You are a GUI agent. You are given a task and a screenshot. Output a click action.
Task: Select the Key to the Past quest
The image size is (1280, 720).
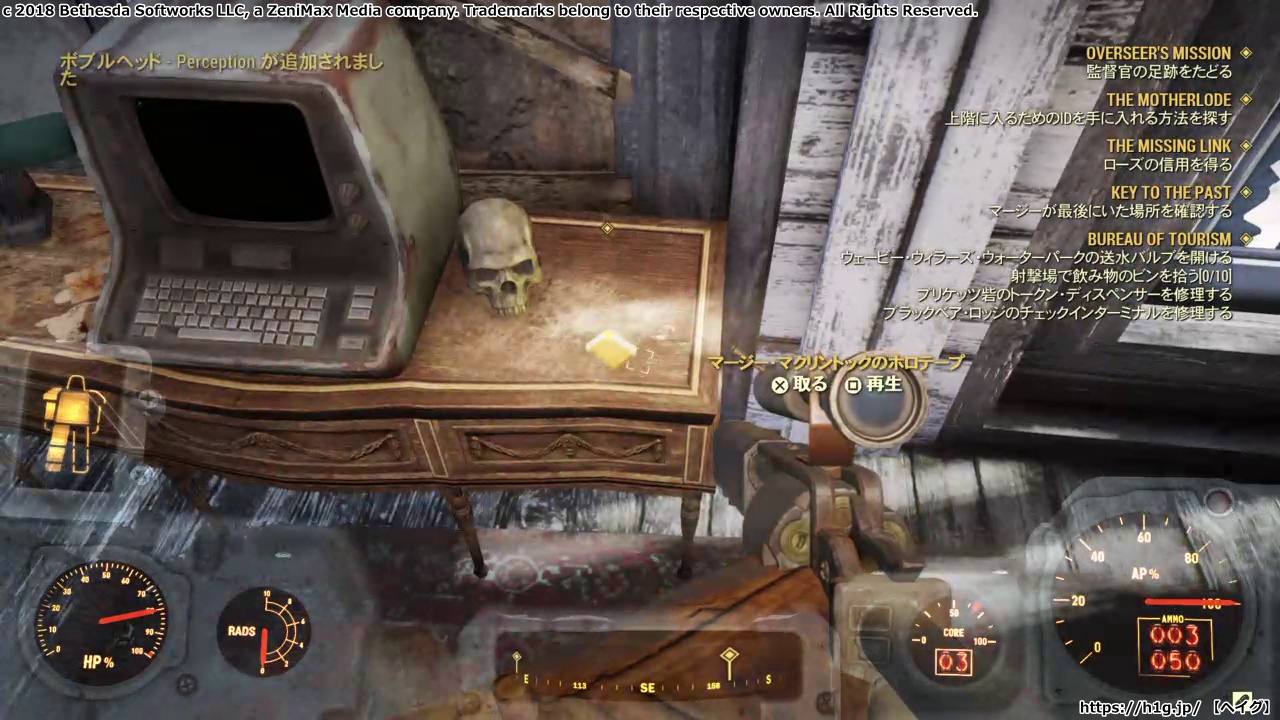tap(1170, 193)
